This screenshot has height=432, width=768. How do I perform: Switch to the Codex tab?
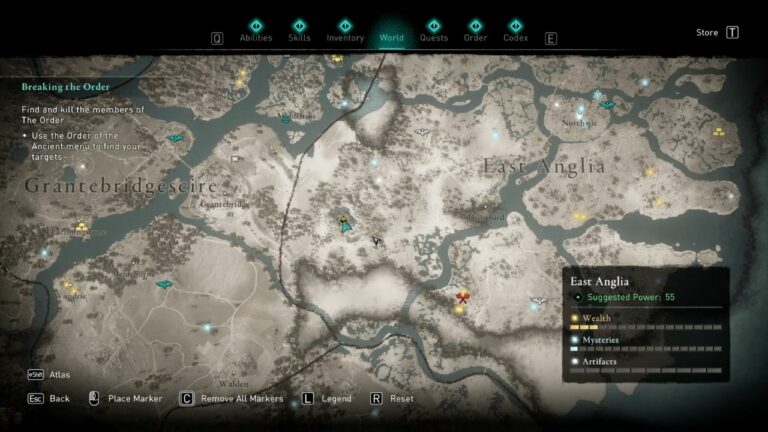516,32
